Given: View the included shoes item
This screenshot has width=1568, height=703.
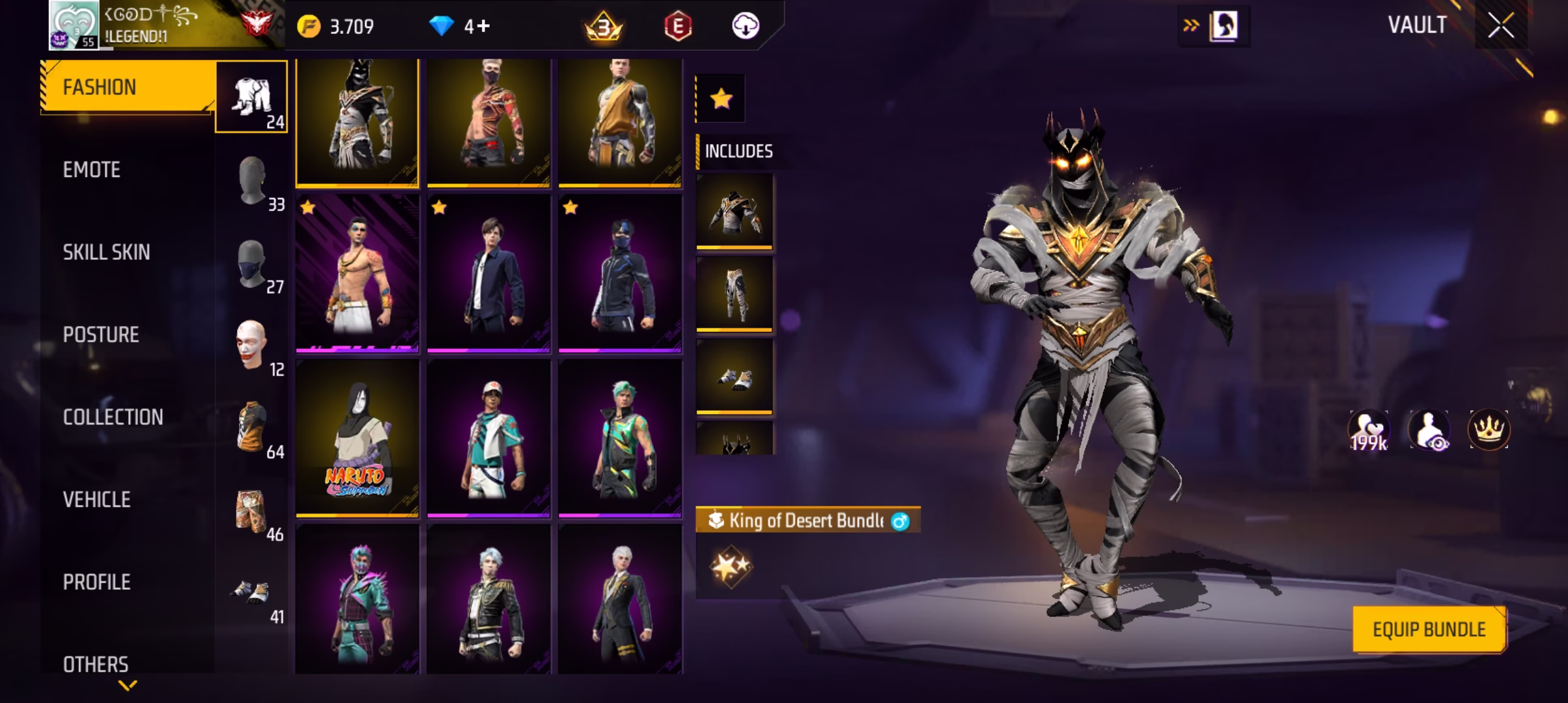Looking at the screenshot, I should click(x=735, y=376).
